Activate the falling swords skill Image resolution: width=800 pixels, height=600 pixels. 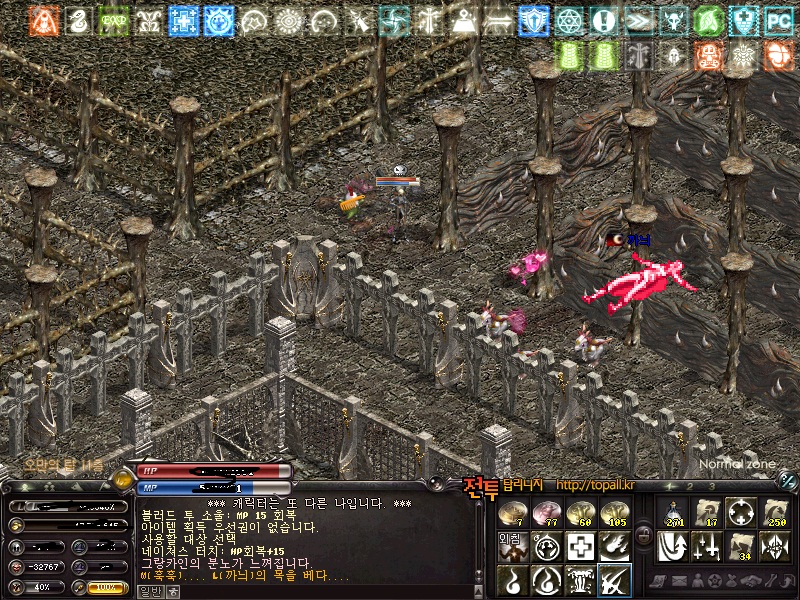click(706, 546)
